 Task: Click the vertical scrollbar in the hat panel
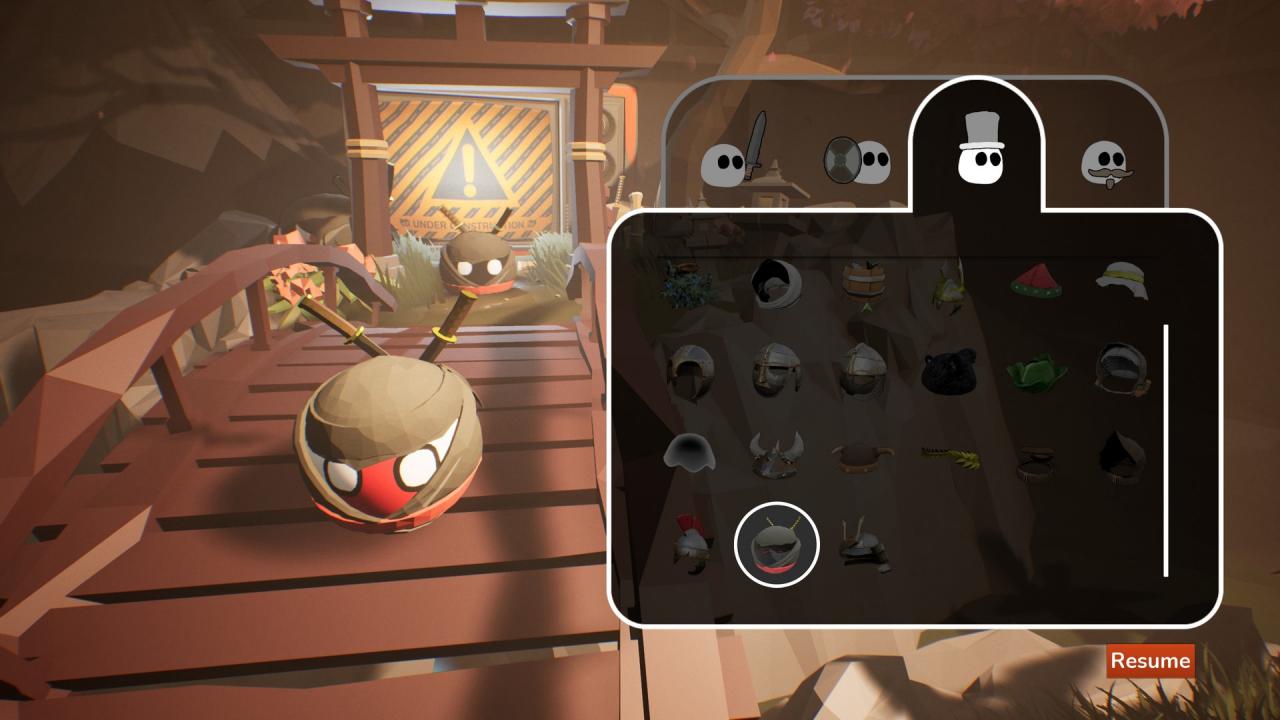pos(1165,448)
